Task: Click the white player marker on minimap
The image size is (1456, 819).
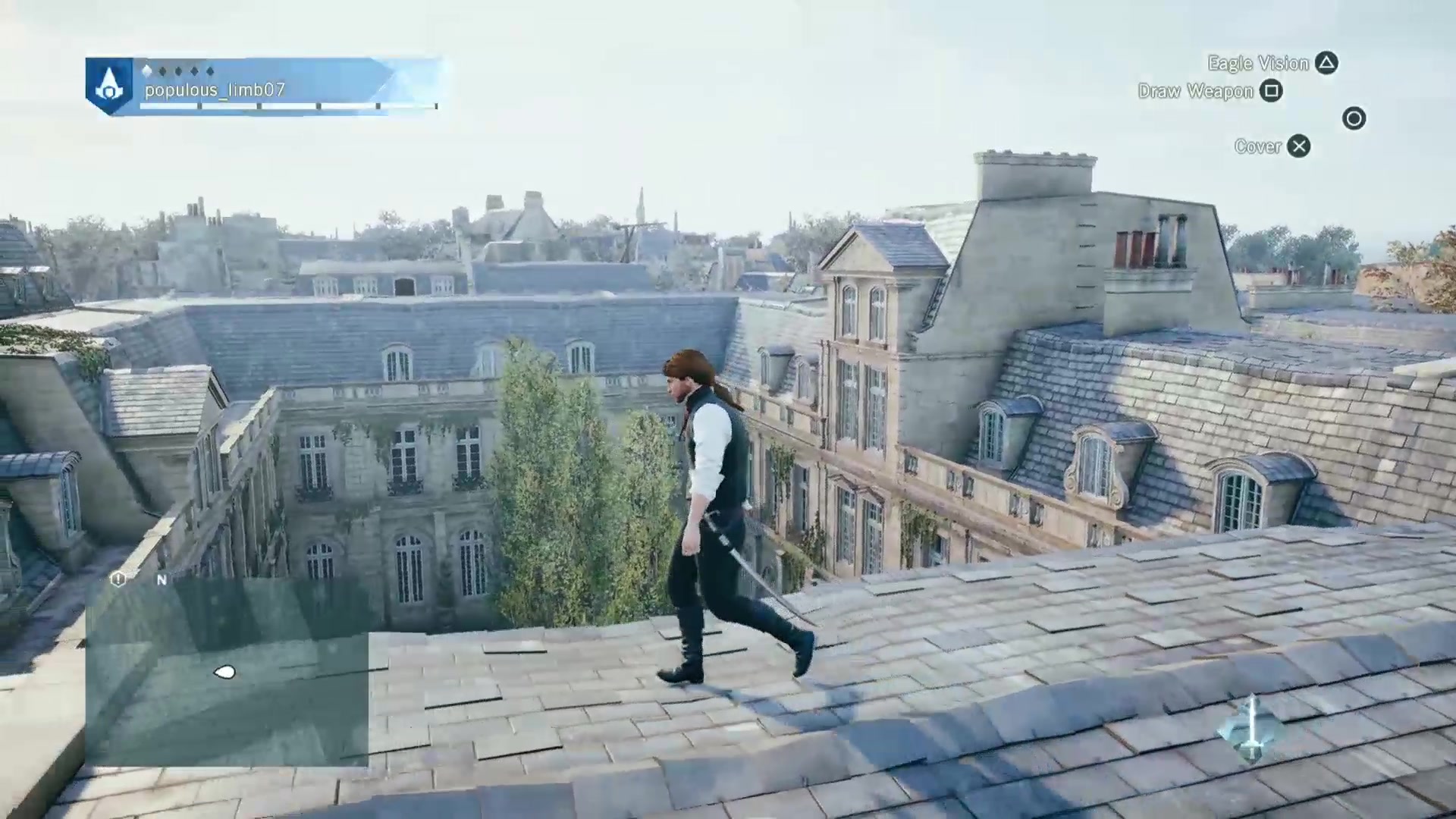Action: (224, 672)
